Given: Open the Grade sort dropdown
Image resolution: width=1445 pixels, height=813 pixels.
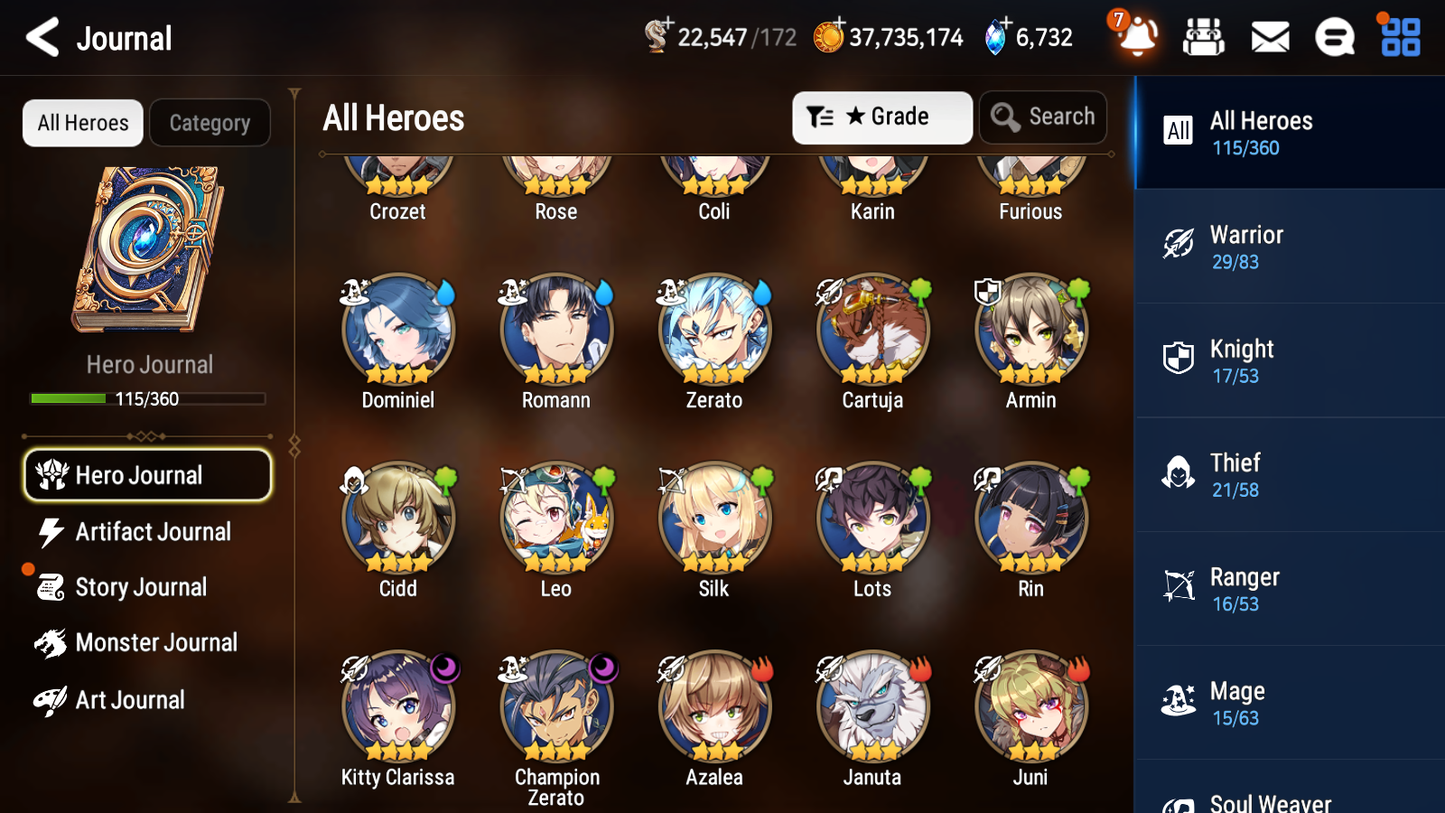Looking at the screenshot, I should tap(881, 117).
